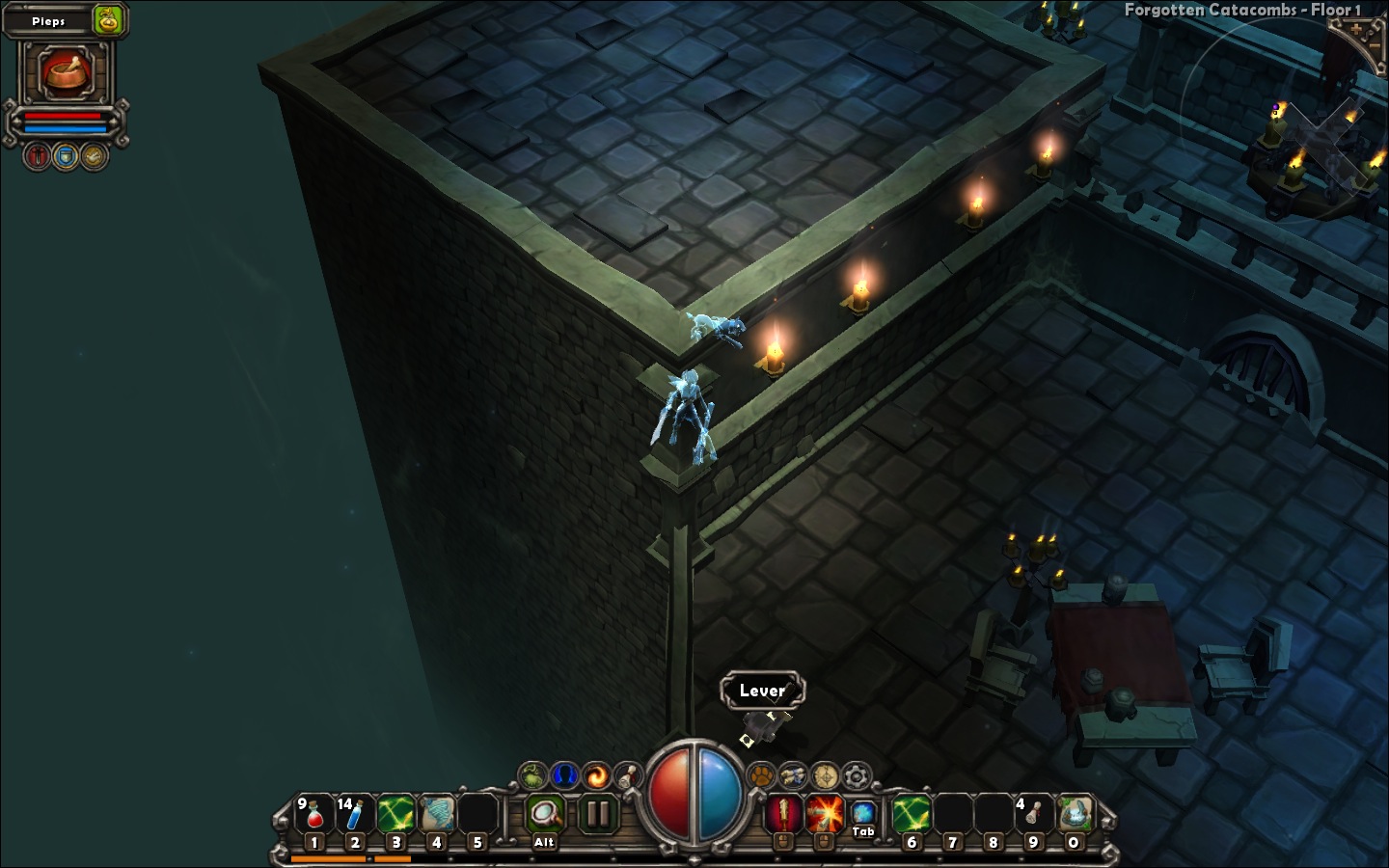The height and width of the screenshot is (868, 1389).
Task: Use the whirlwind scroll in slot 4
Action: pyautogui.click(x=436, y=816)
